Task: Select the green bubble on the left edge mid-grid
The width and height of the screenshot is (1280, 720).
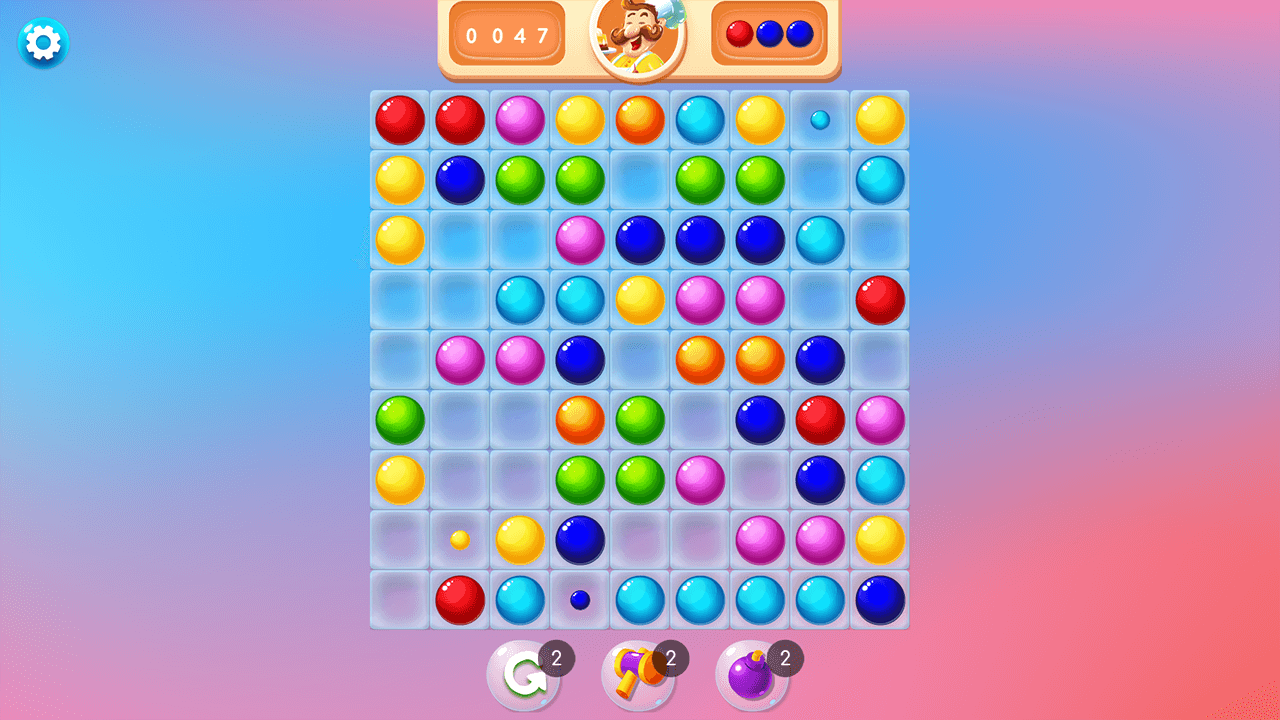Action: [399, 420]
